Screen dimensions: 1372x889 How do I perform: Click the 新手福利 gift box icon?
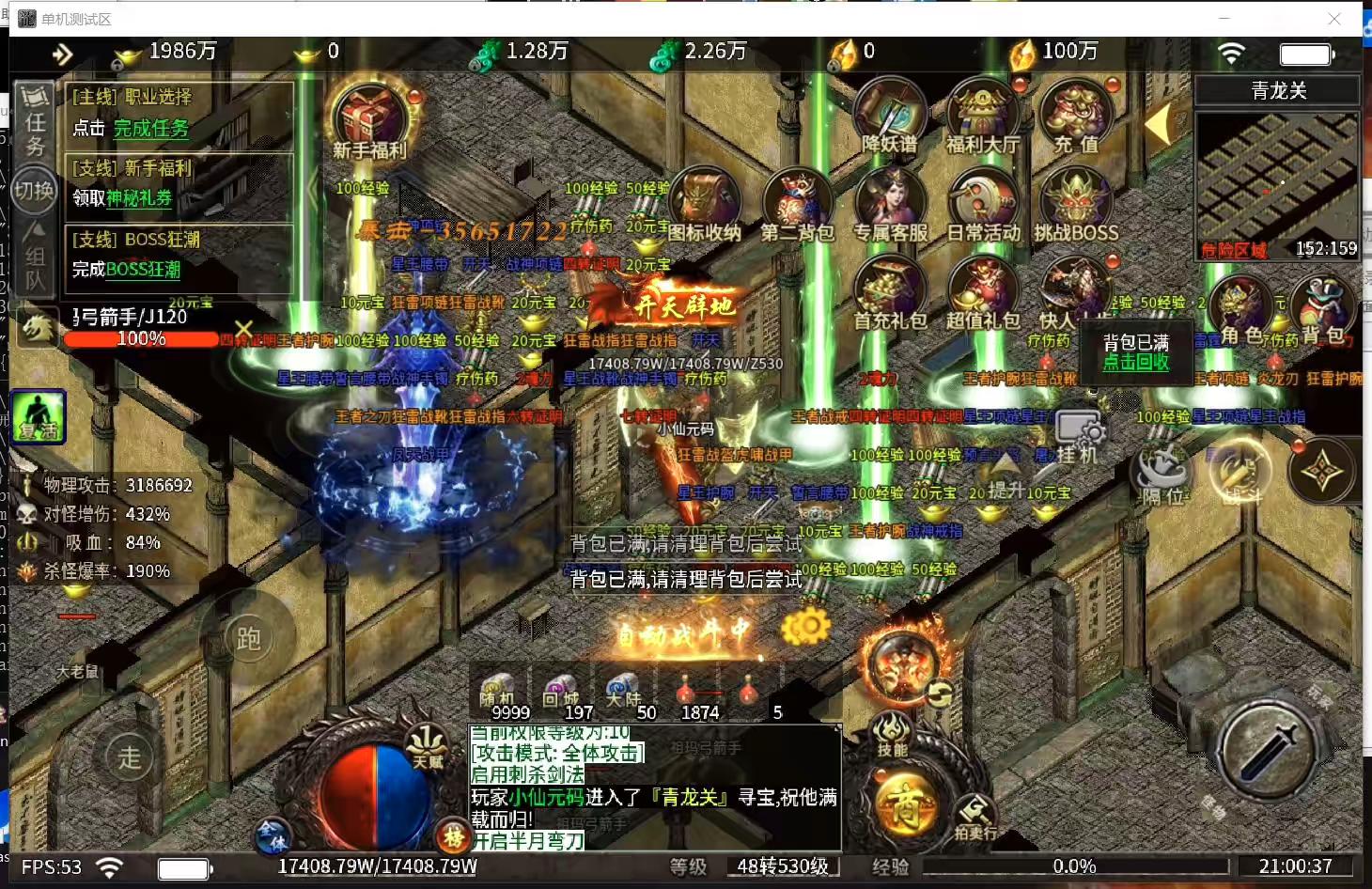[x=369, y=117]
